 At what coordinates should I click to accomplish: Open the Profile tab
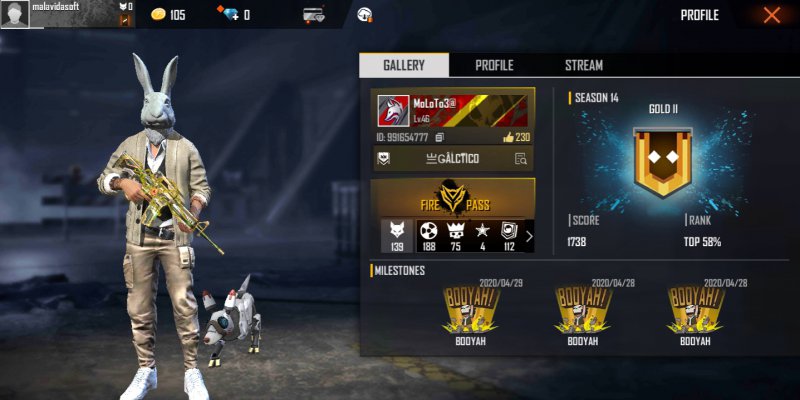point(494,65)
